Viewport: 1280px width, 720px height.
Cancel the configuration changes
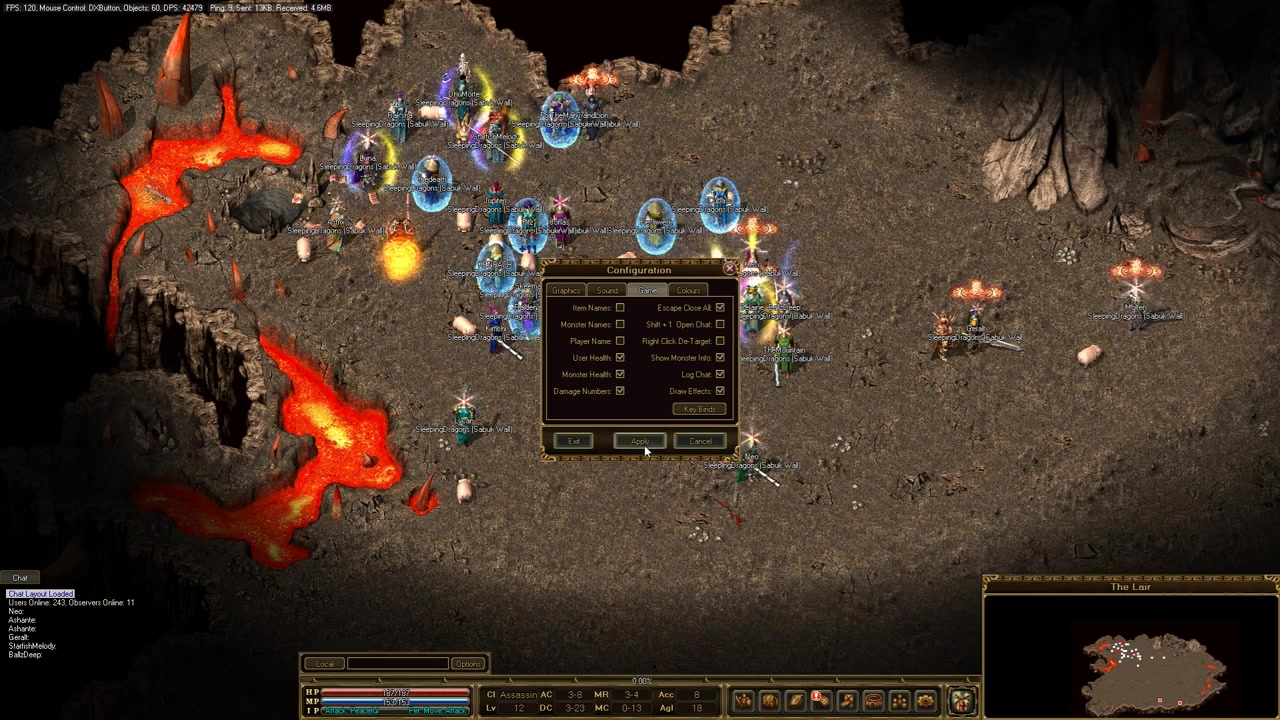point(700,441)
